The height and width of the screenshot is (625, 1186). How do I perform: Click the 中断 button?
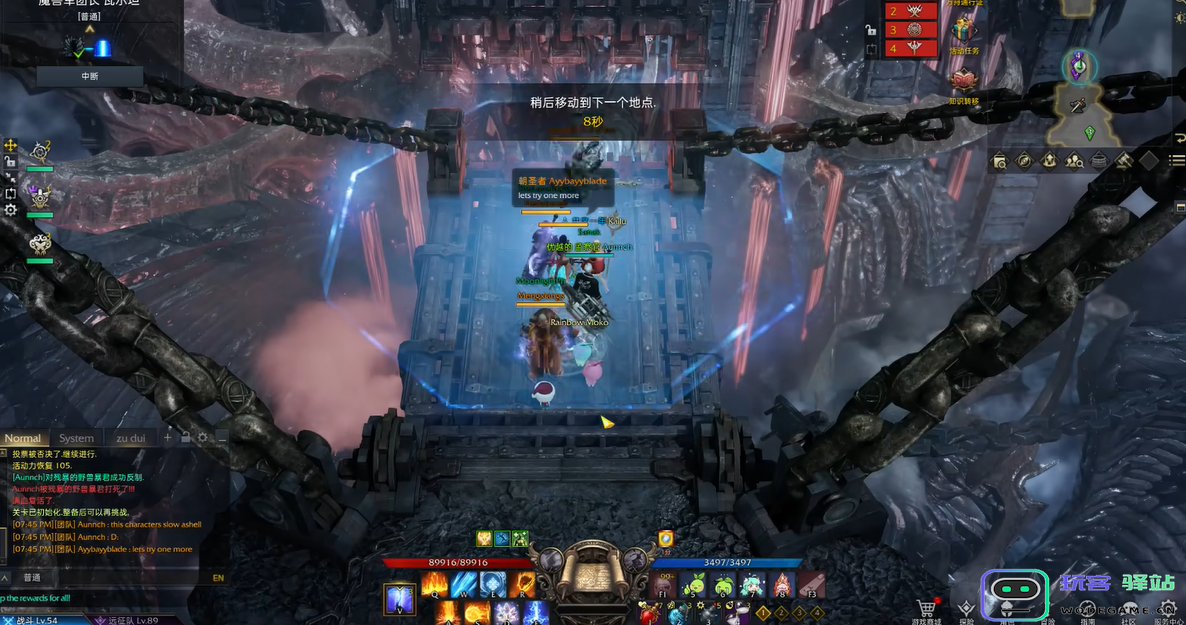pos(90,76)
